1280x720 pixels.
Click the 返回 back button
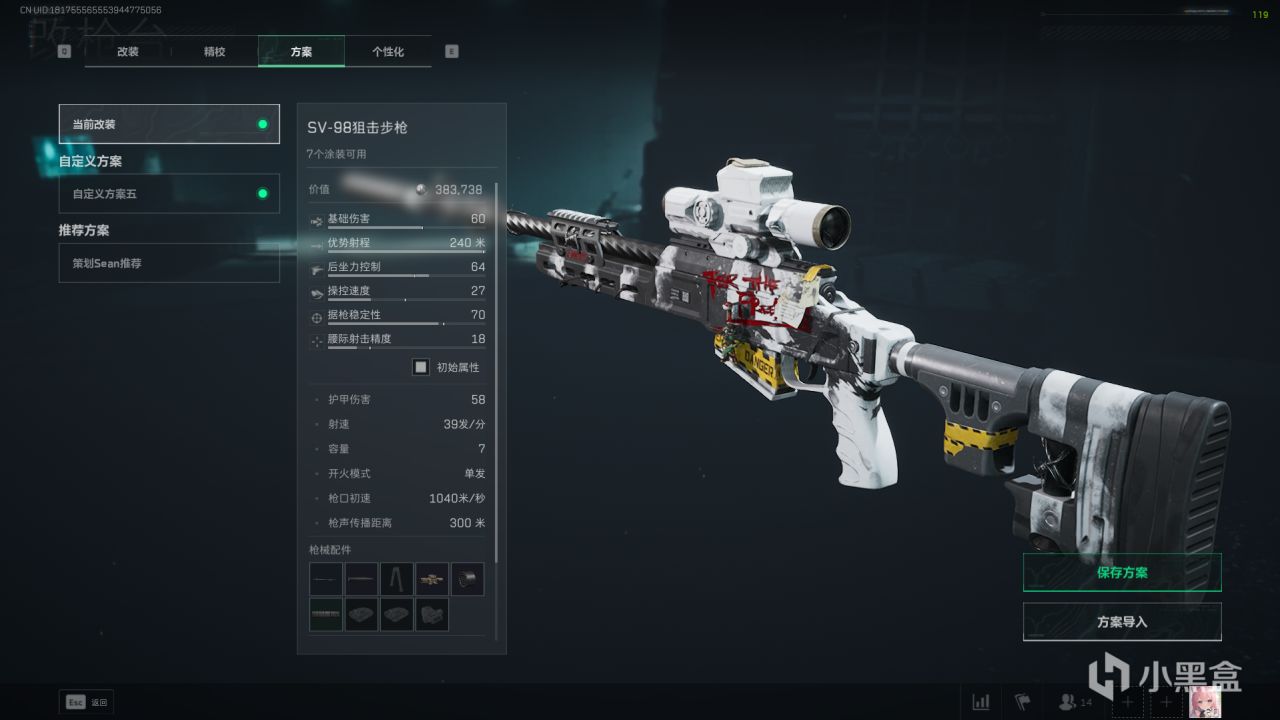[x=87, y=702]
